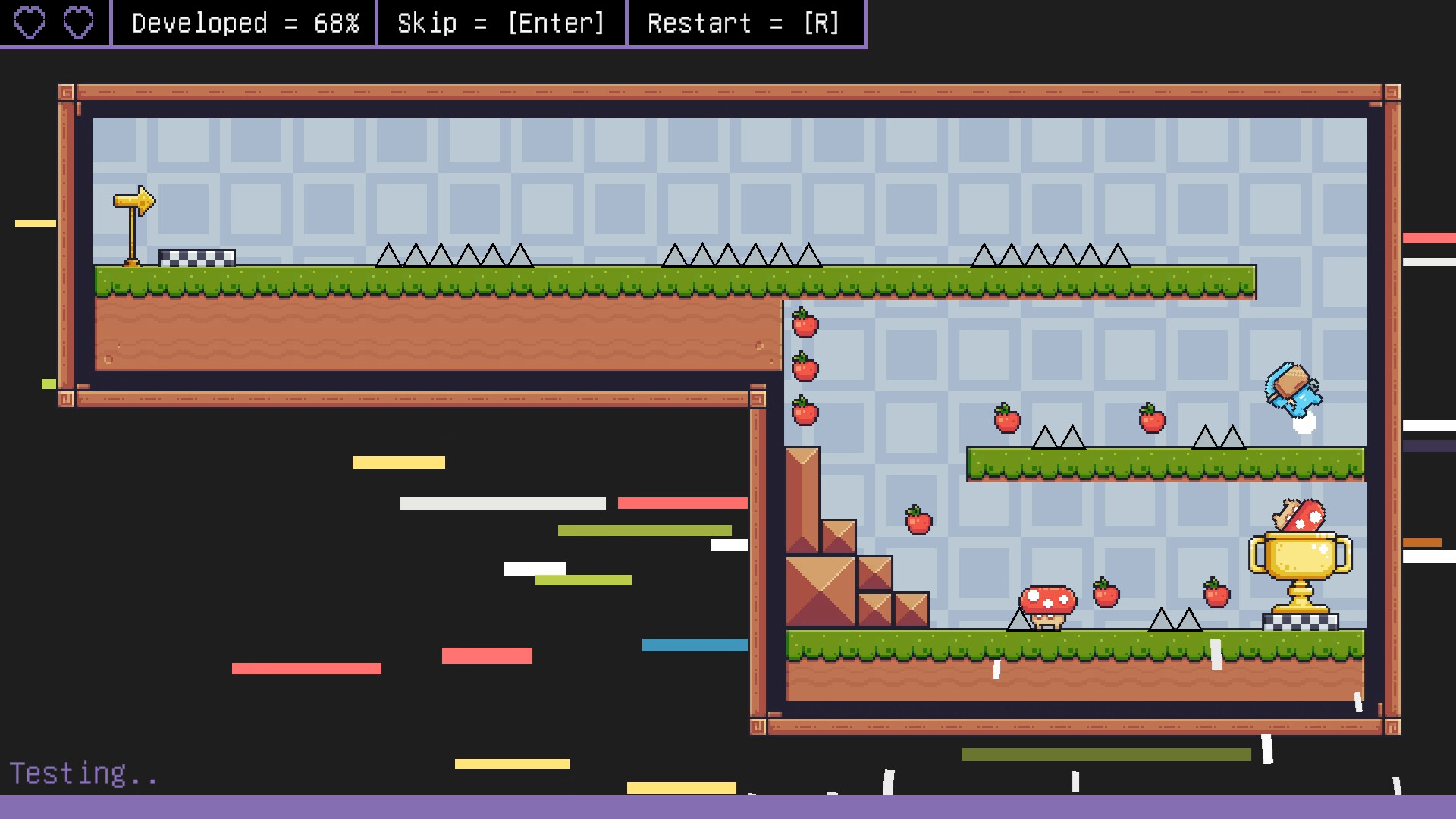Open the Skip = [Enter] panel
1456x819 pixels.
coord(500,23)
